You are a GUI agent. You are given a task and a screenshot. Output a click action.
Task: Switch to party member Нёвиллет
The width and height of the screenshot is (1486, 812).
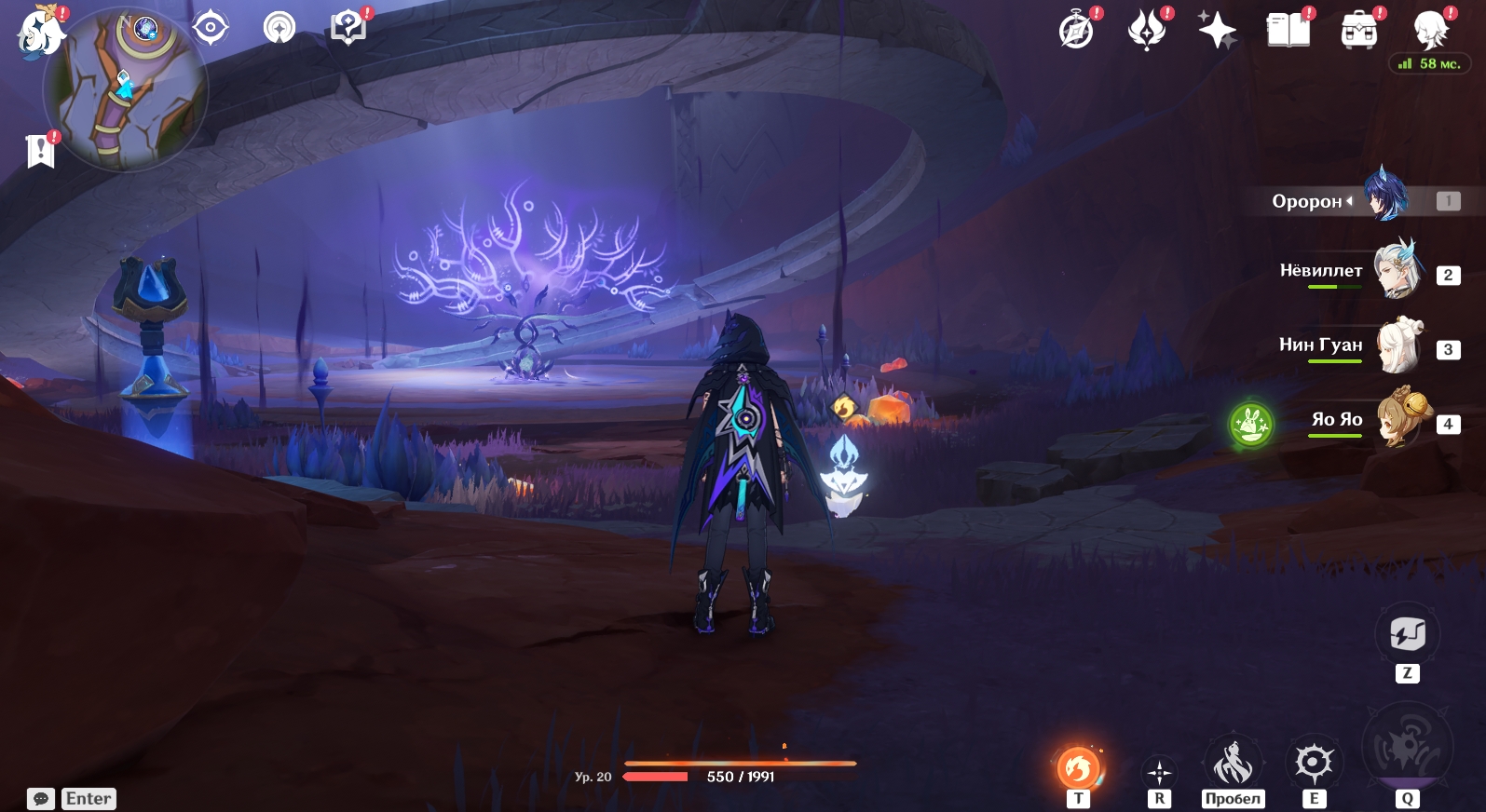(x=1397, y=271)
